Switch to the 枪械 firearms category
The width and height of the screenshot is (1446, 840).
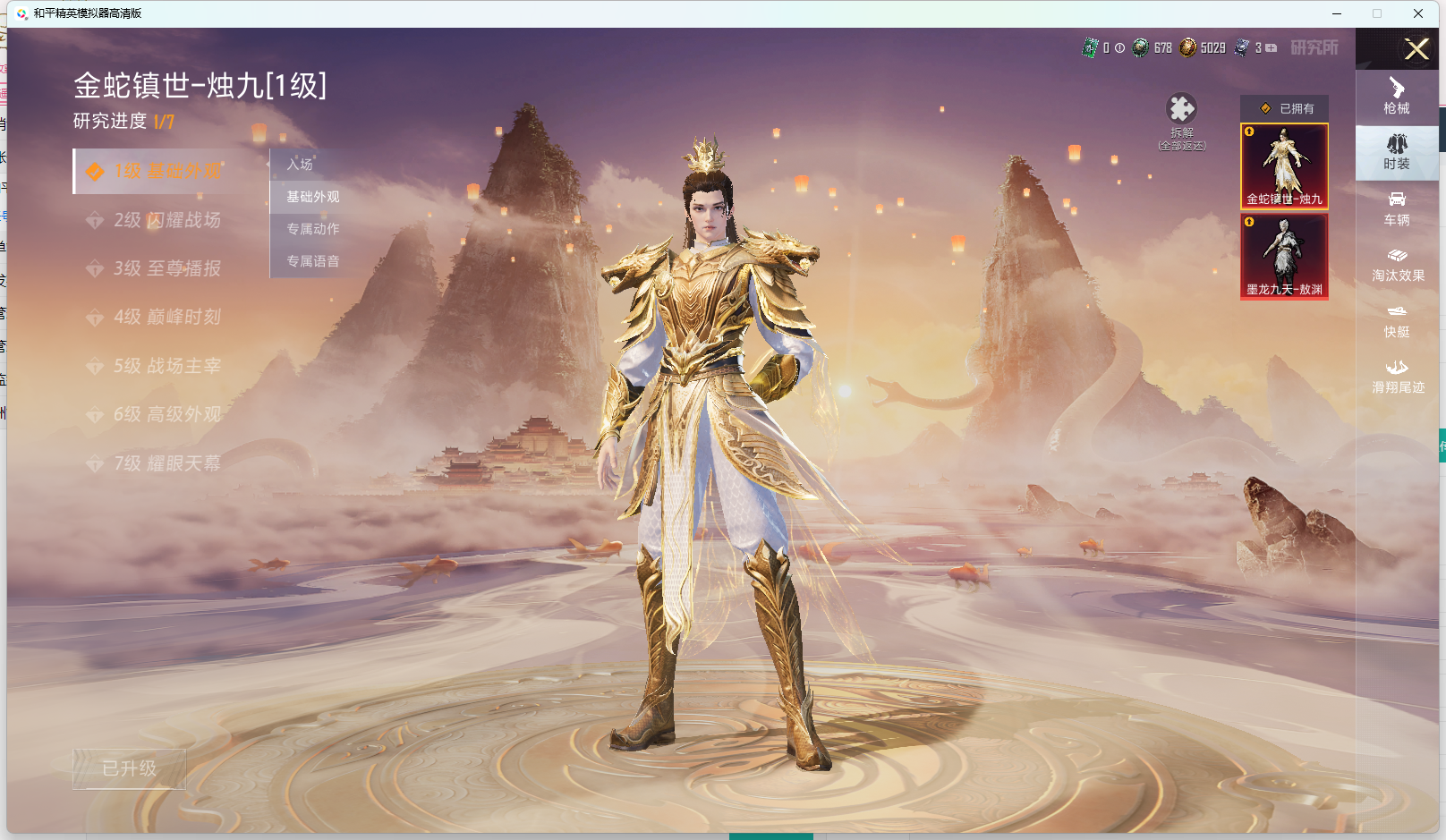[1397, 97]
